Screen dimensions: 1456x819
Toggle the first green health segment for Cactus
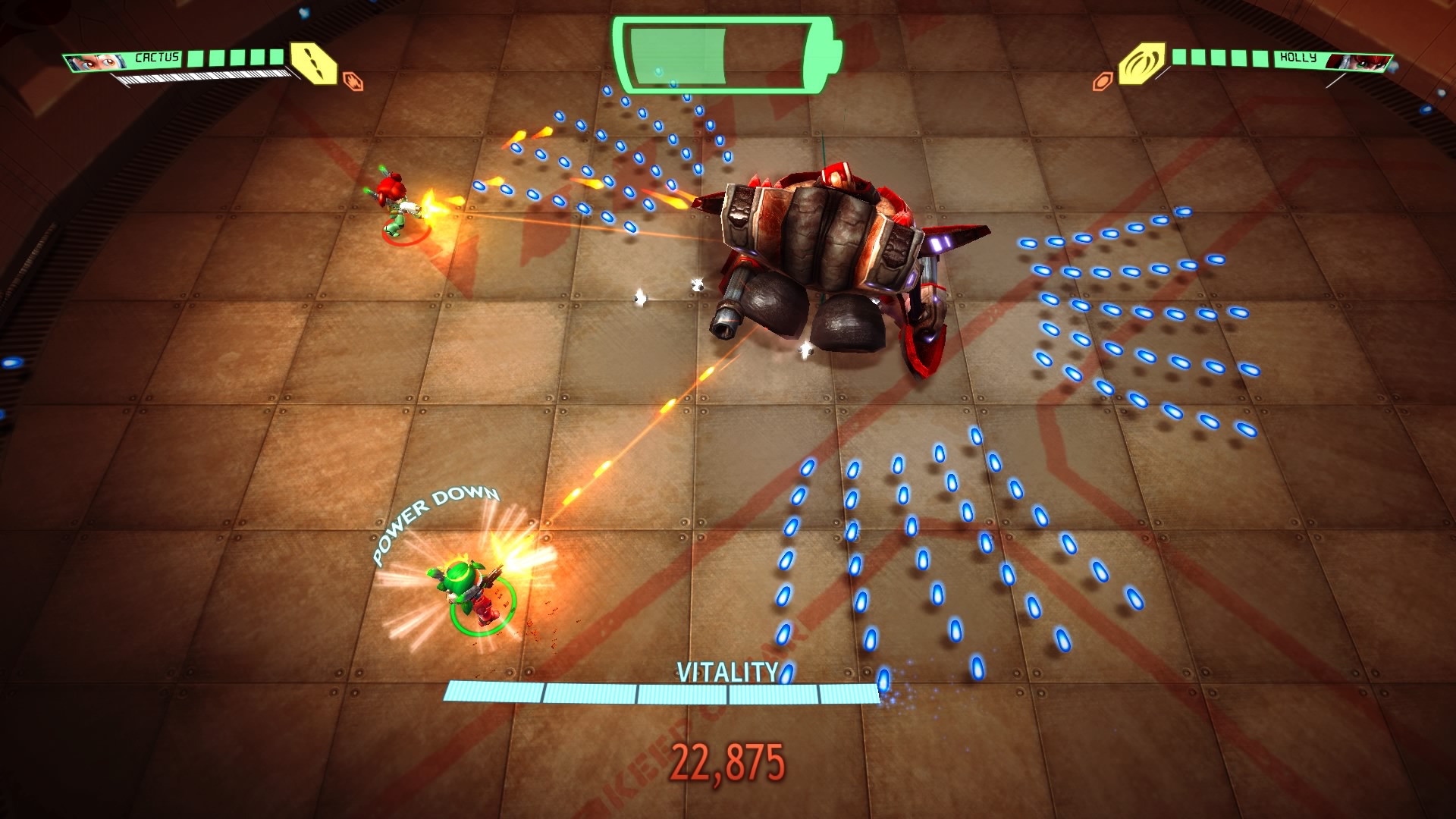tap(196, 58)
